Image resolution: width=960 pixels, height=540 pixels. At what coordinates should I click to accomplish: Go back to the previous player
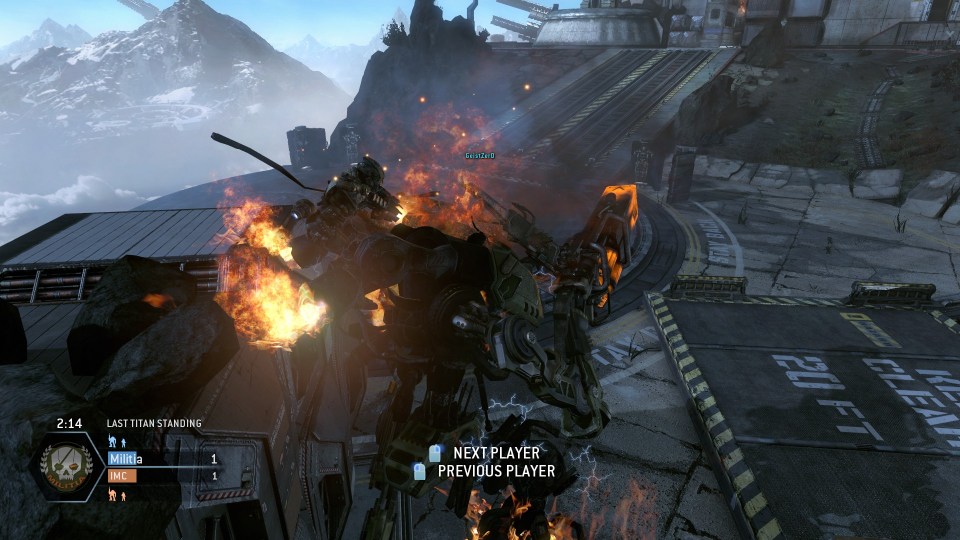click(486, 471)
